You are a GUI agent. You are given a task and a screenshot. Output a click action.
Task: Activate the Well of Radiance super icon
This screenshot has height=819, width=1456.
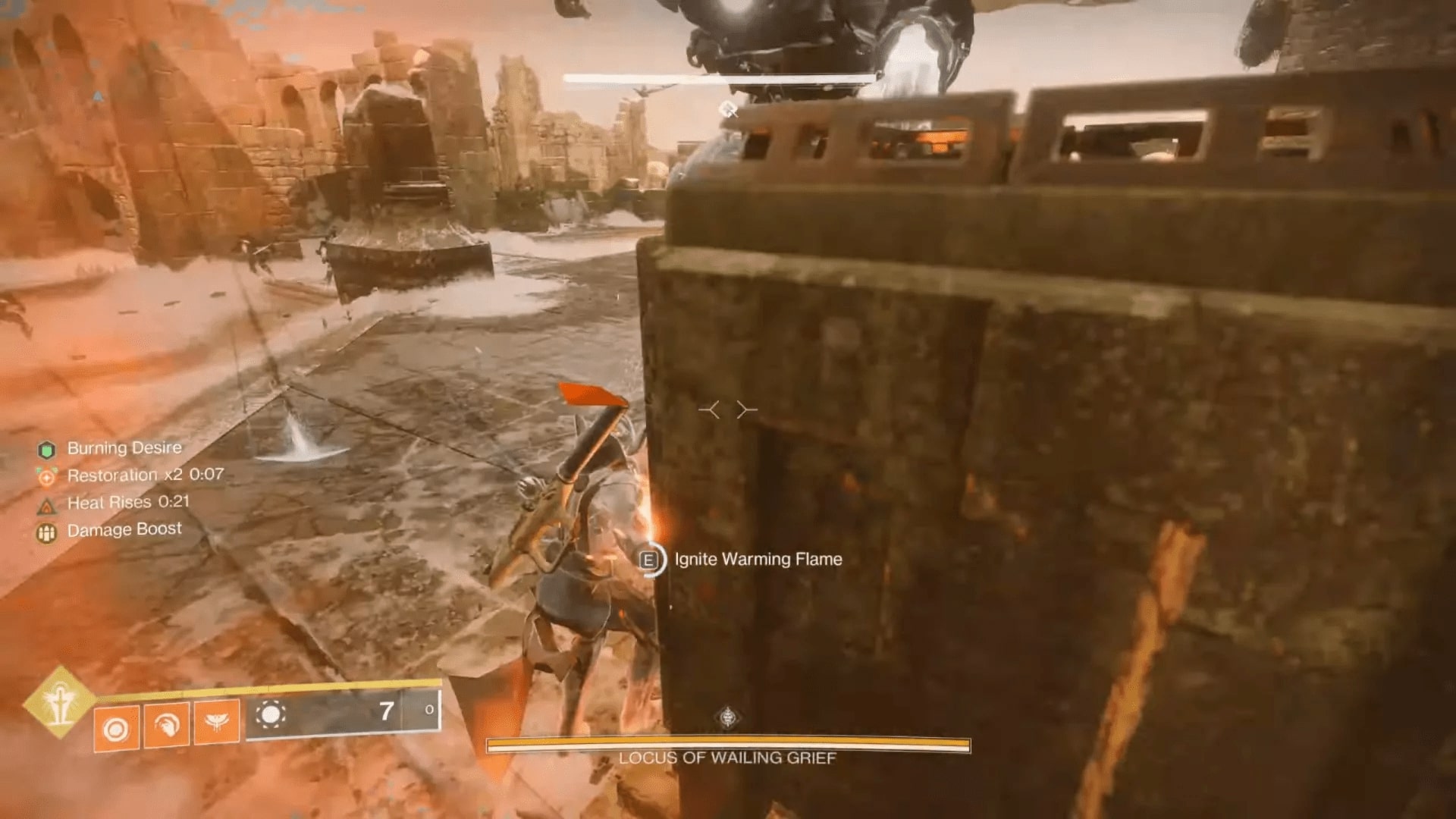pyautogui.click(x=58, y=702)
